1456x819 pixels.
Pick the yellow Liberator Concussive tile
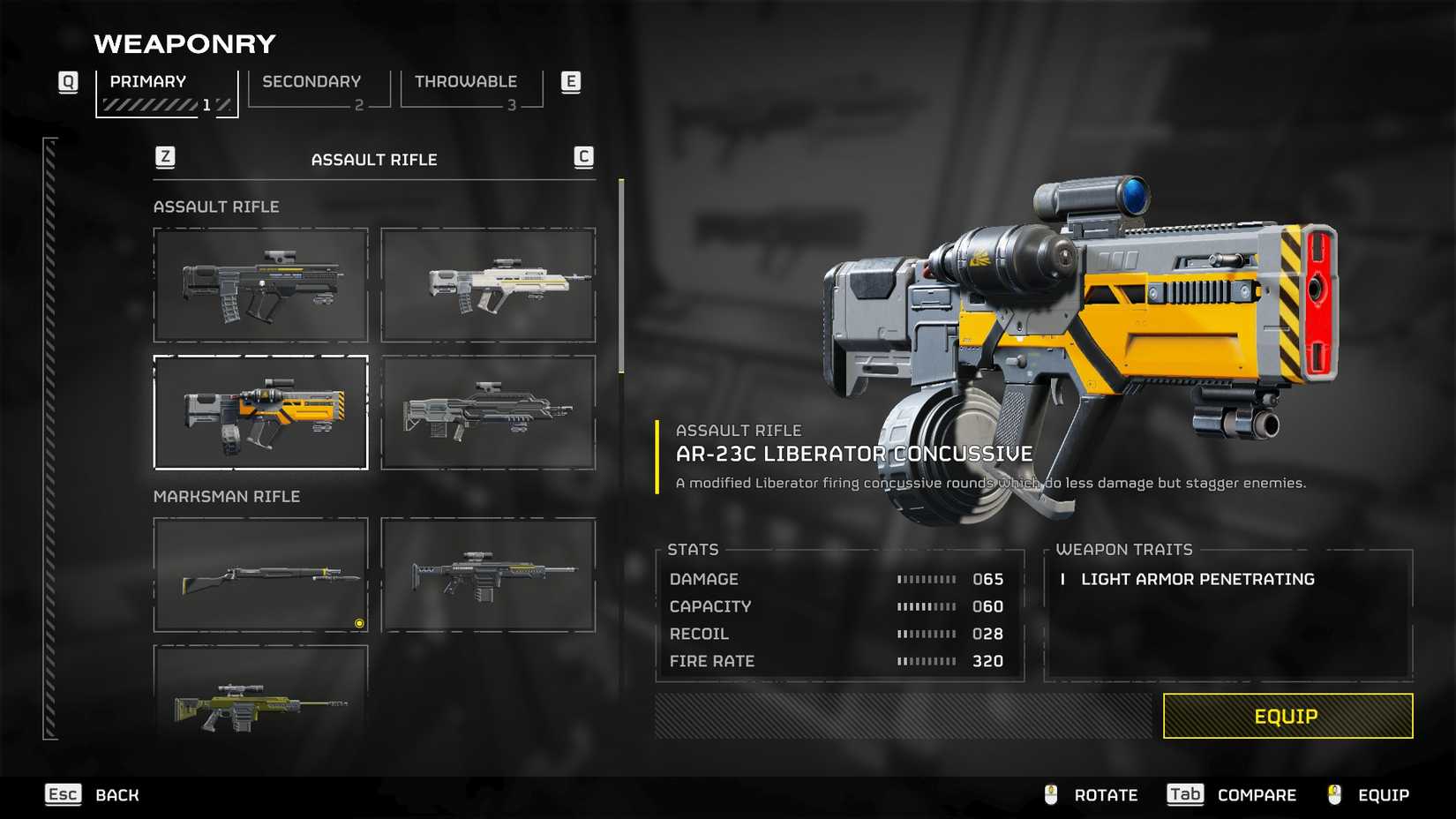[x=260, y=412]
